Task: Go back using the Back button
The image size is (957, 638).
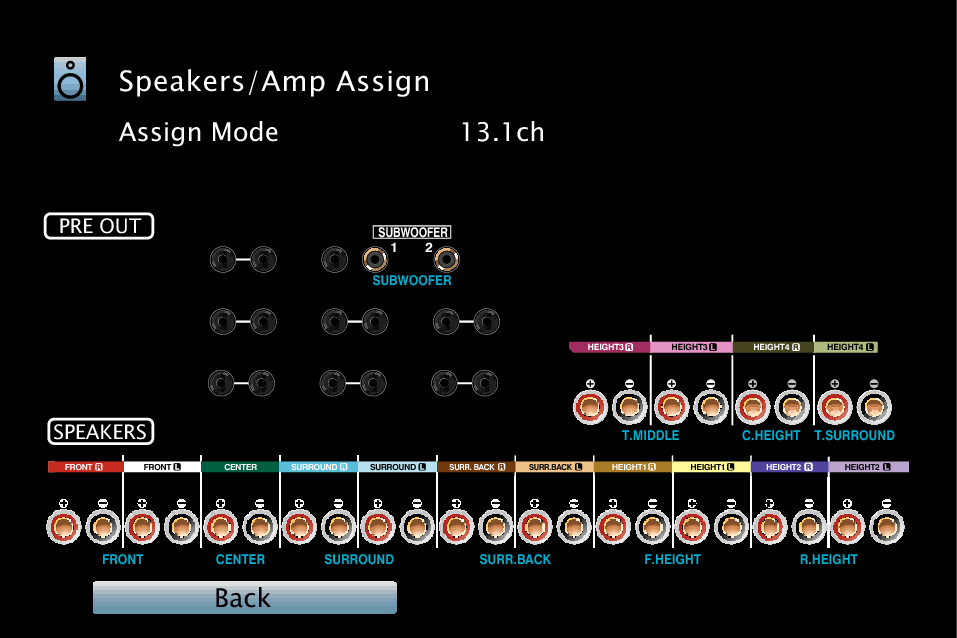Action: (244, 598)
